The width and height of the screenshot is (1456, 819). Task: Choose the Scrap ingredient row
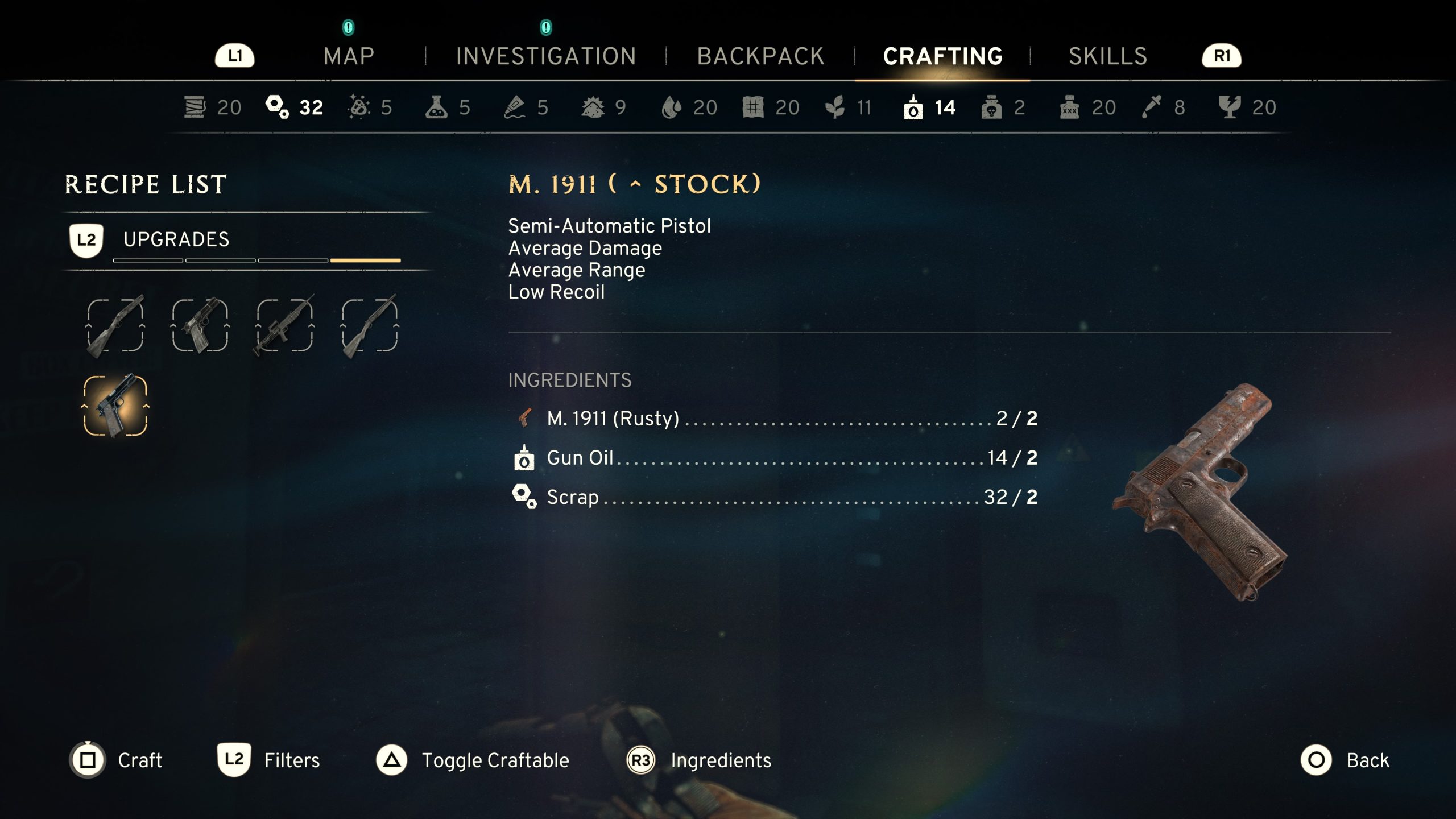(x=773, y=497)
